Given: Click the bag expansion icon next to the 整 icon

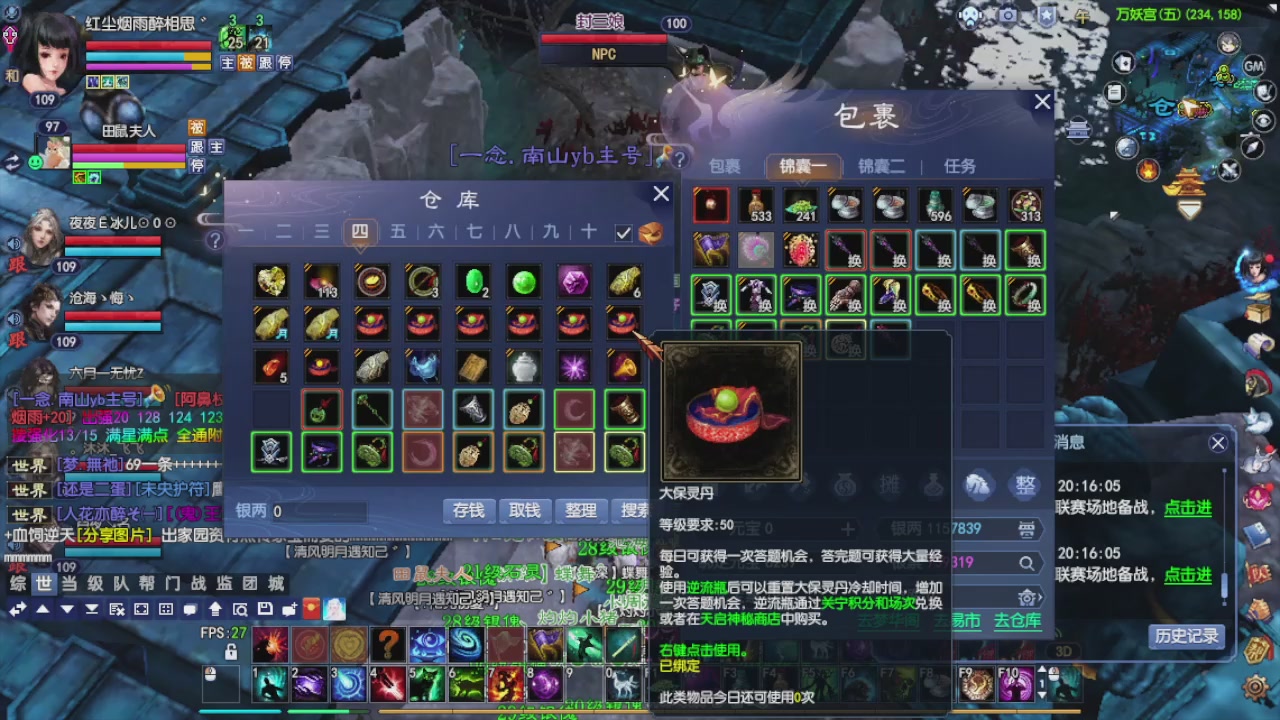Looking at the screenshot, I should pos(977,486).
